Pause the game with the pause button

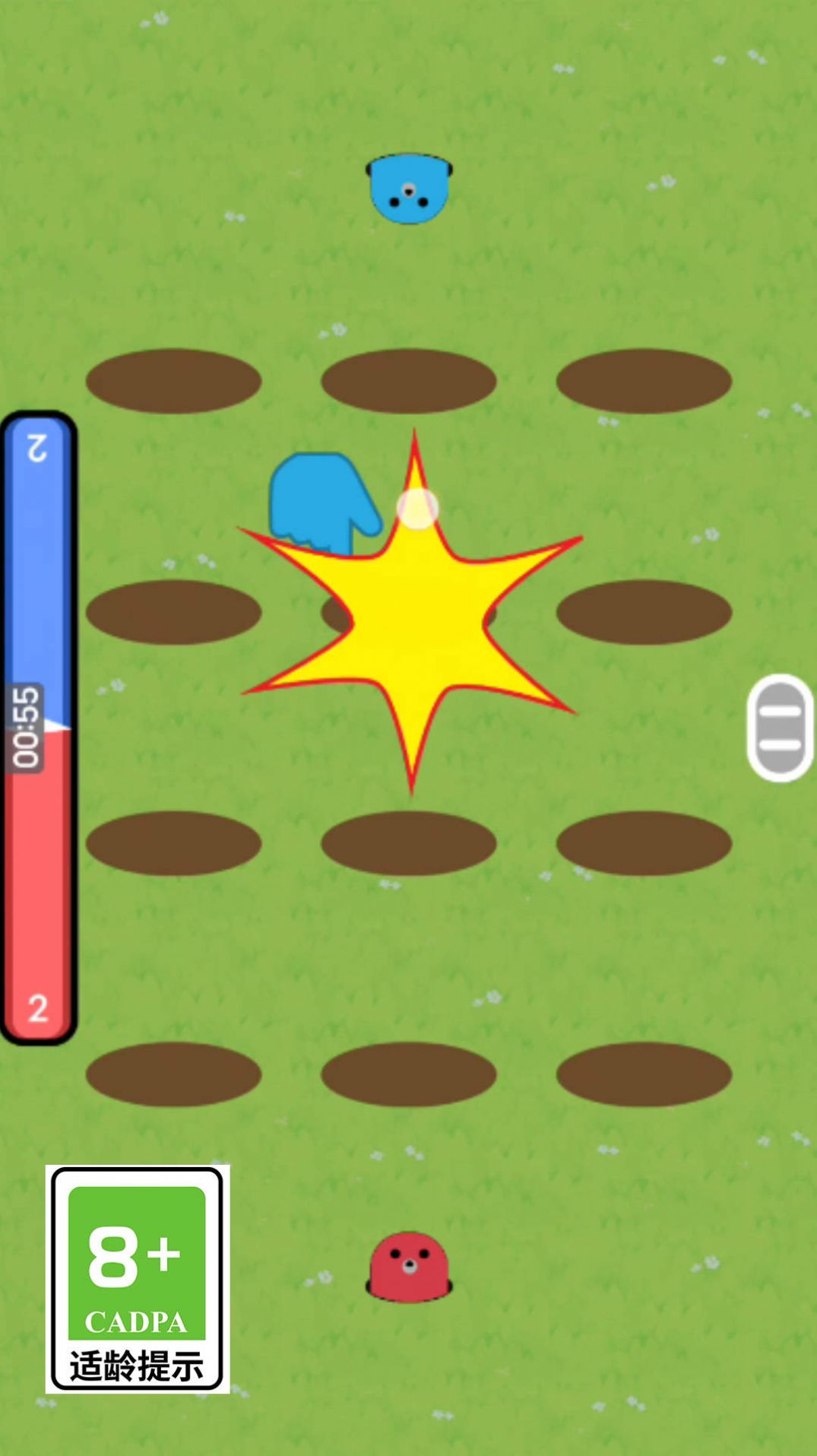781,728
